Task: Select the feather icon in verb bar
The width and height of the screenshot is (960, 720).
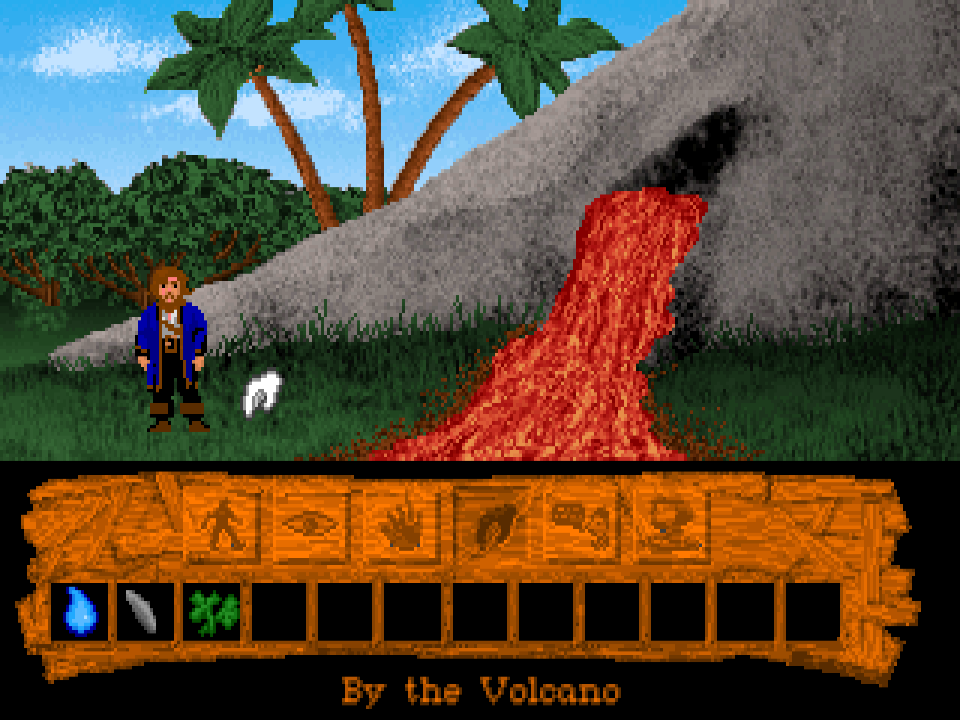Action: pos(492,522)
